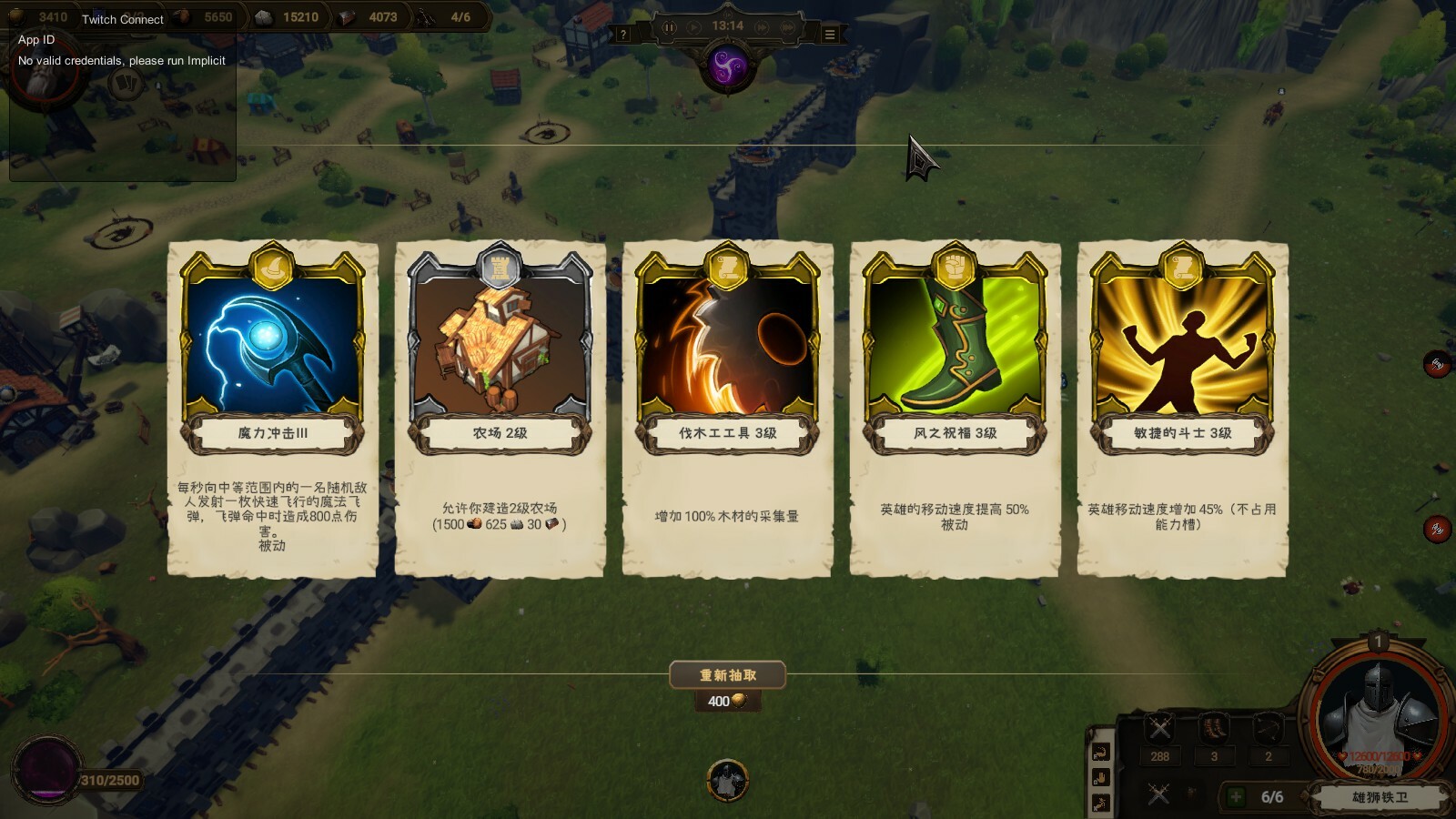Click the green plus unit button
1456x819 pixels.
click(1236, 797)
